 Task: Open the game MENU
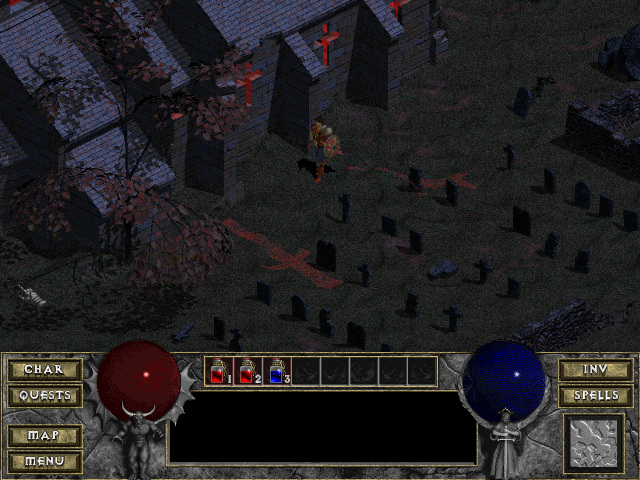point(44,461)
